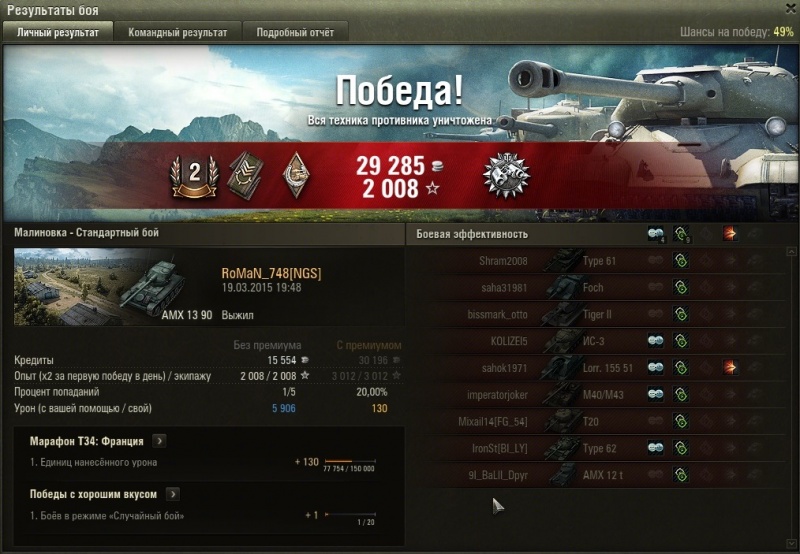Expand Победы с хорошим вкусом mission arrow
This screenshot has width=800, height=554.
173,493
